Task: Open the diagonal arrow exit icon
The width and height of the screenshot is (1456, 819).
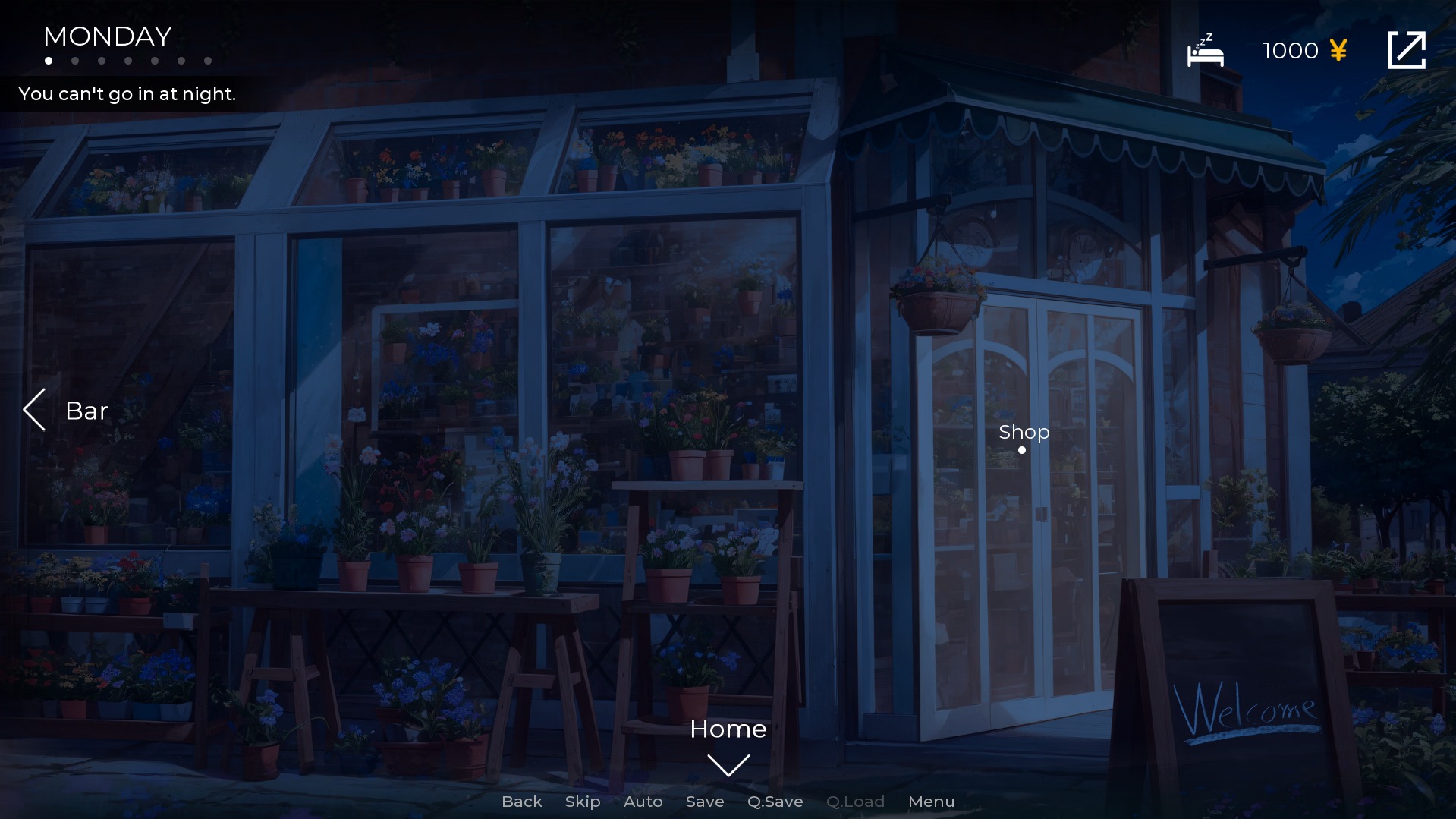Action: click(x=1406, y=50)
